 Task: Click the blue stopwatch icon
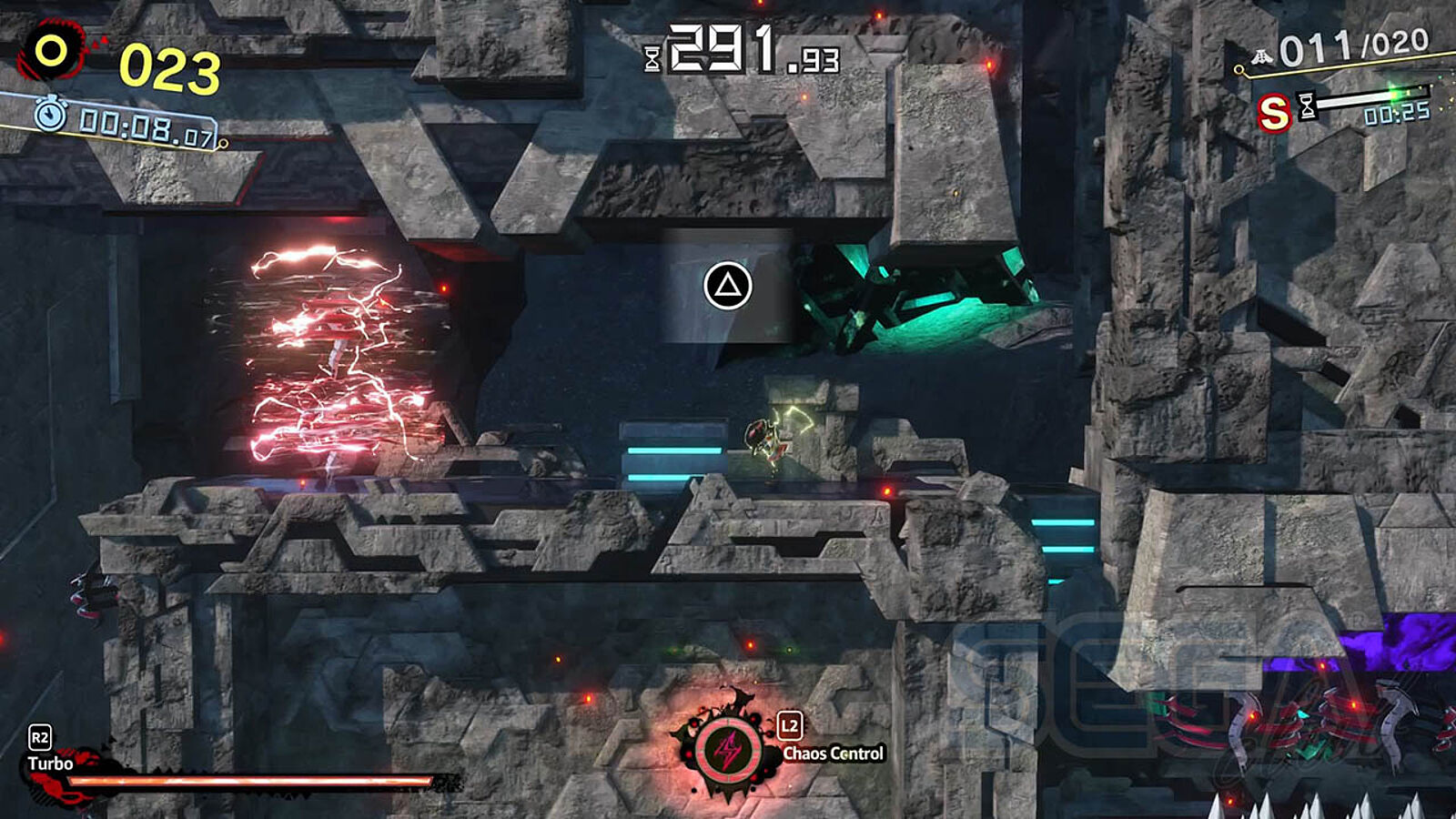[50, 115]
